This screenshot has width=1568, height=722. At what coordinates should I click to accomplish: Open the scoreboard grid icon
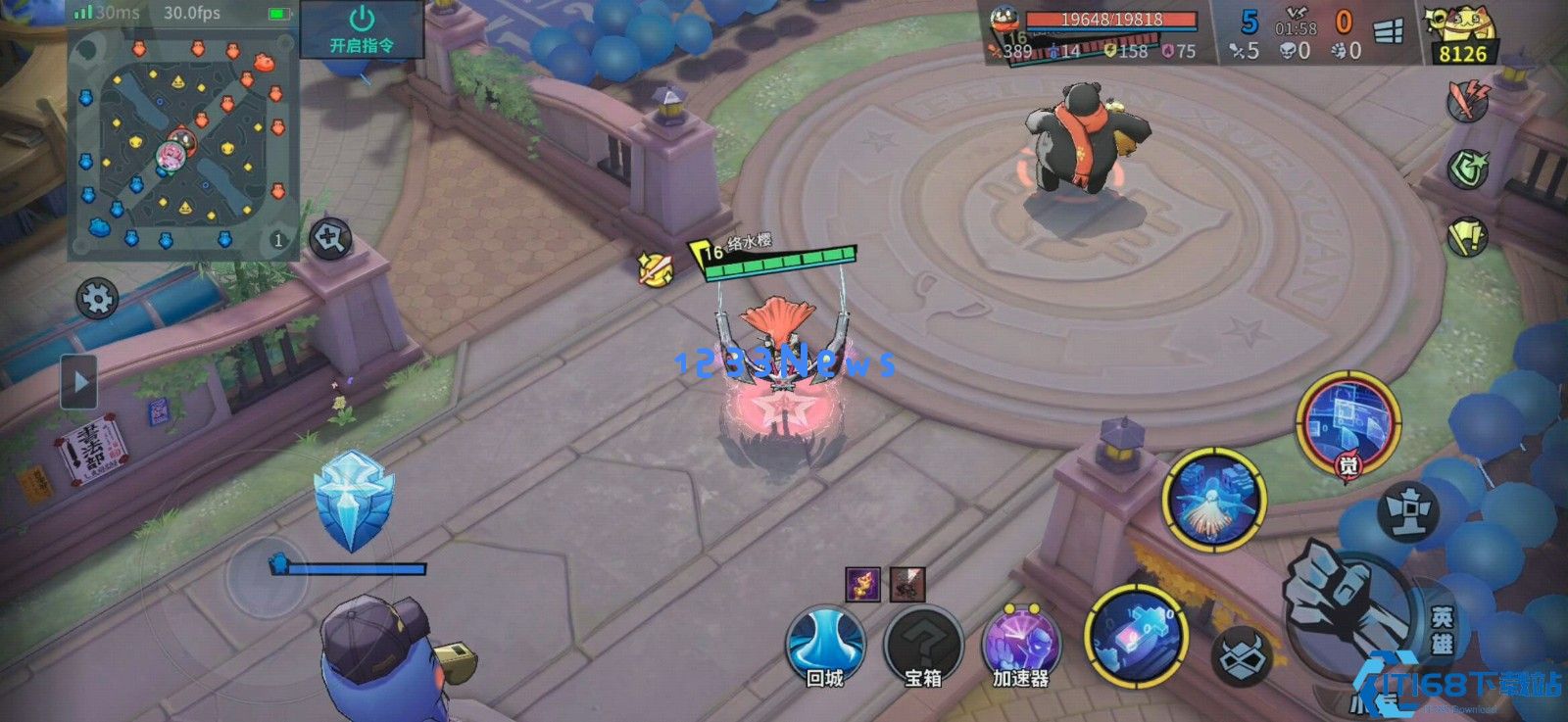pyautogui.click(x=1389, y=33)
